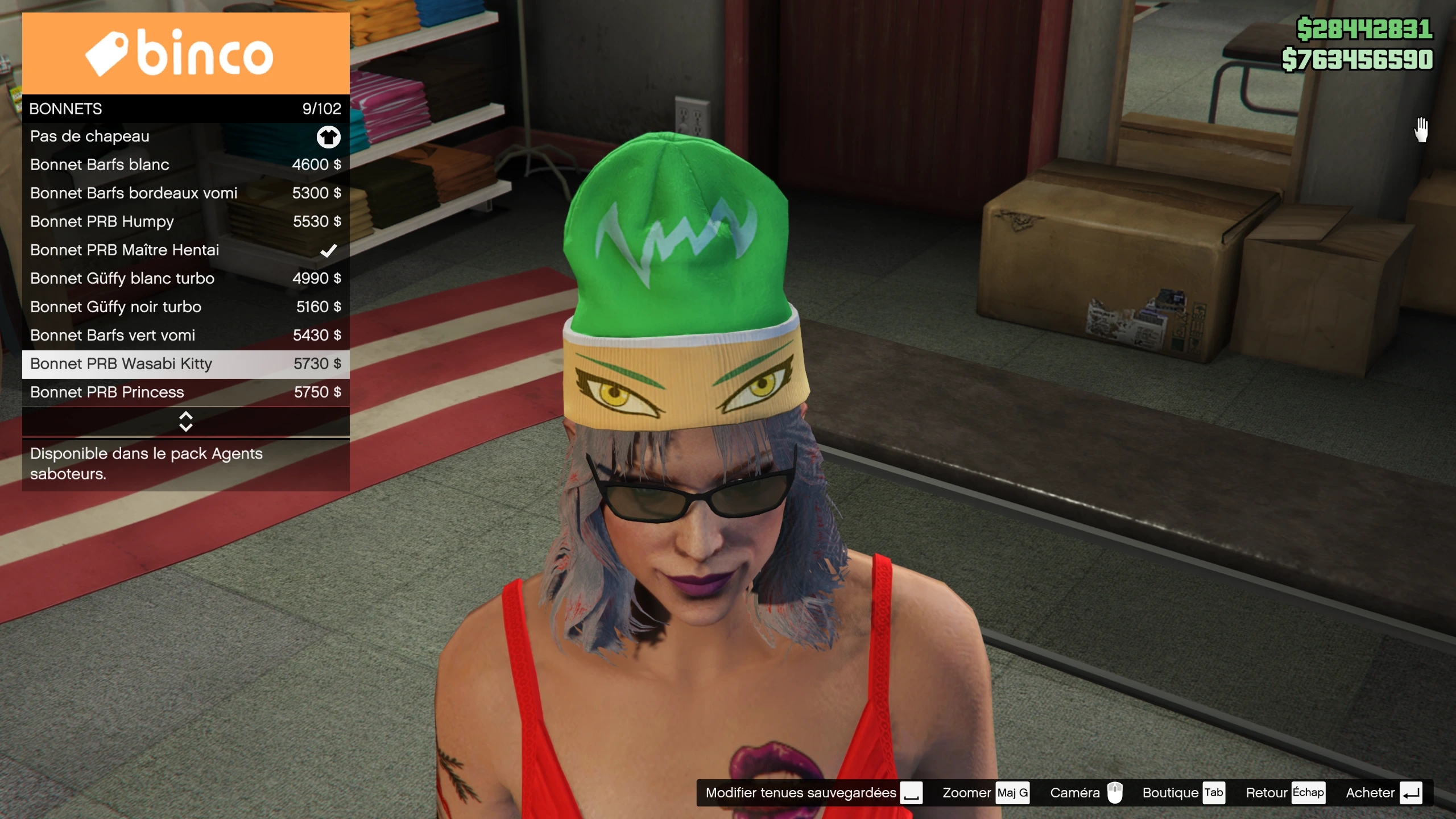Choose Bonnet Güffy blanc turbo
The image size is (1456, 819).
point(185,279)
